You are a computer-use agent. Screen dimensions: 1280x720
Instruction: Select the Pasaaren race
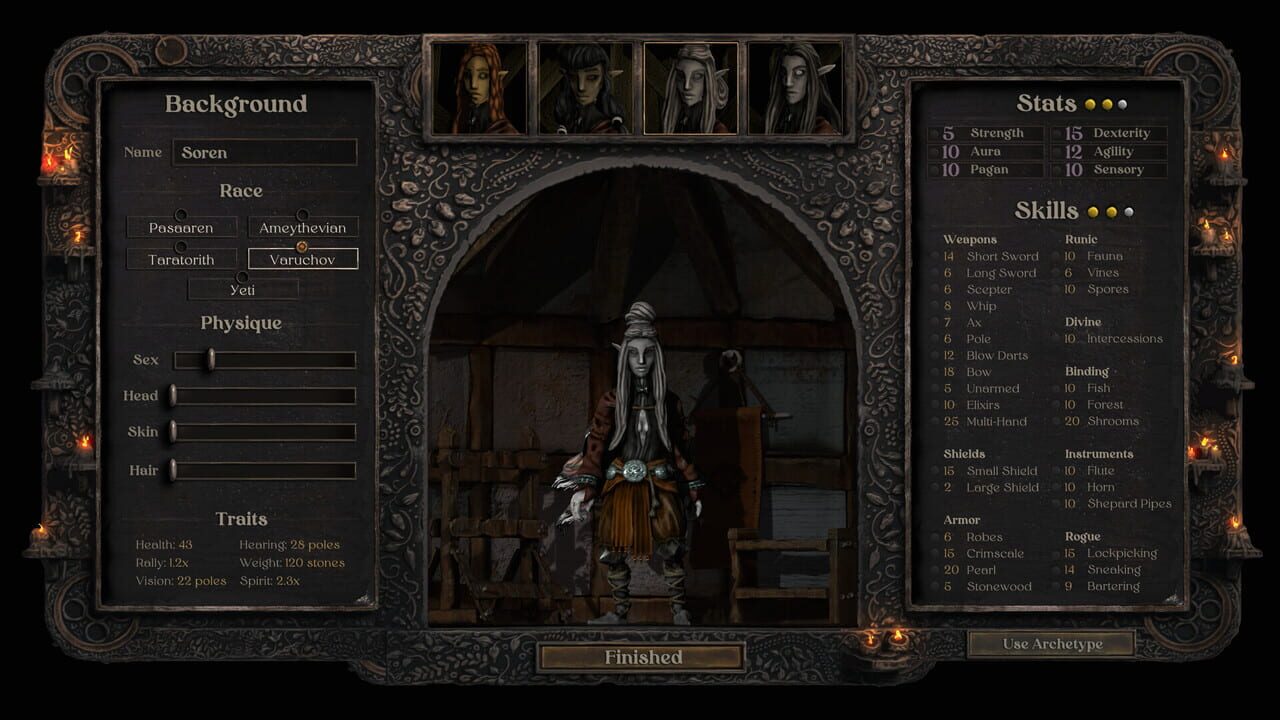tap(183, 227)
